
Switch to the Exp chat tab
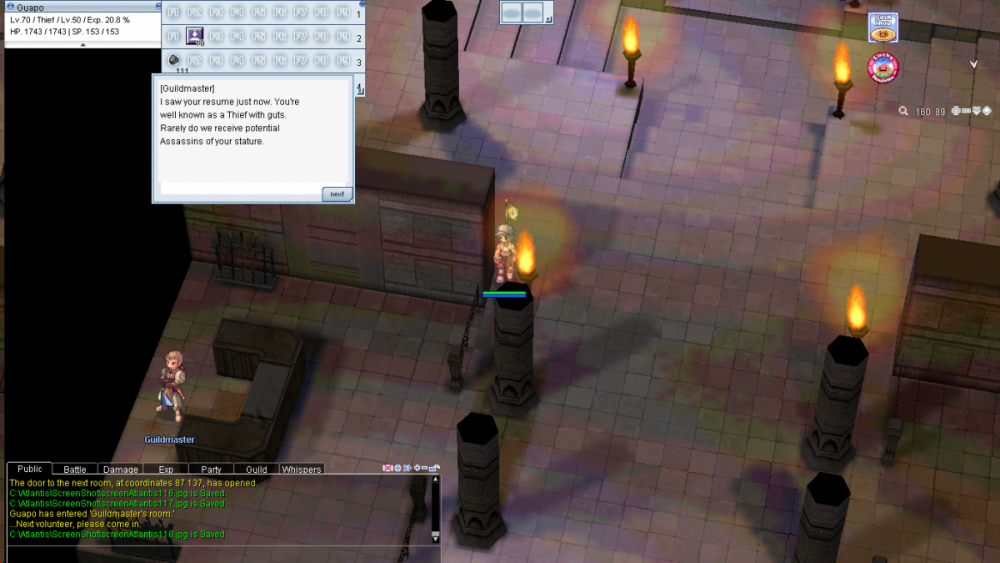[x=166, y=469]
